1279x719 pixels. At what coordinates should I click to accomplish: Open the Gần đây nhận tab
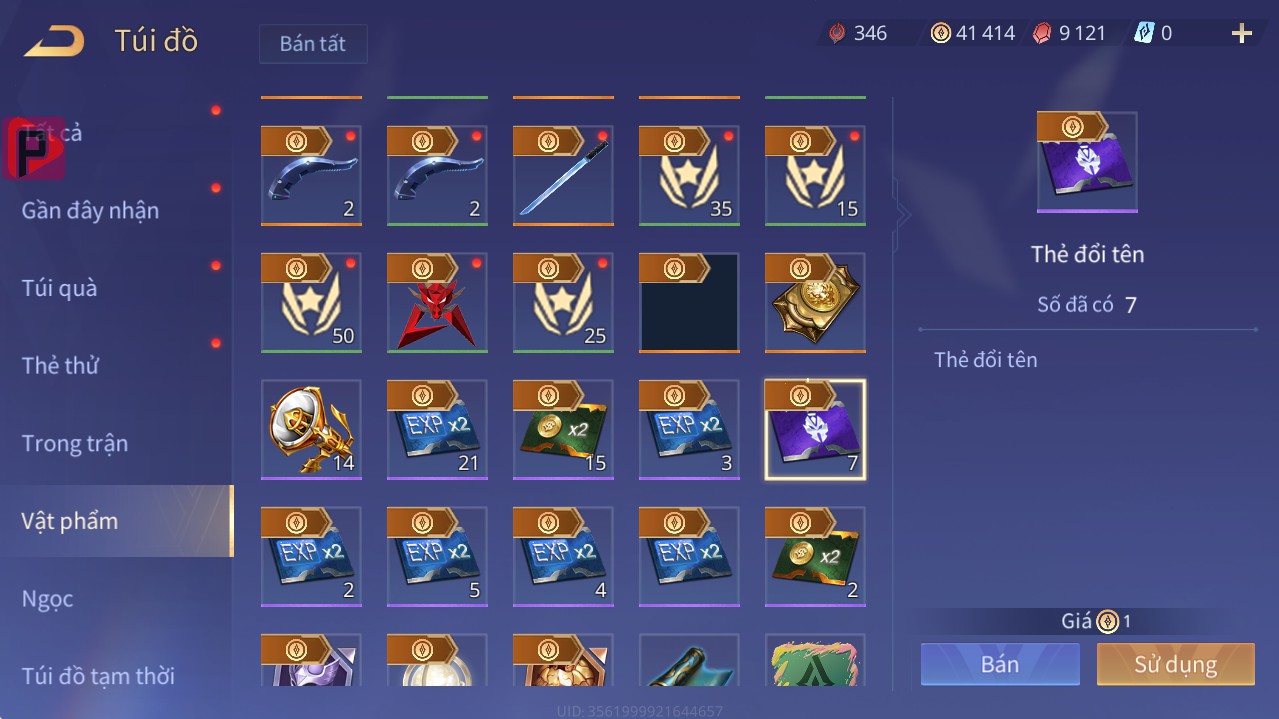click(90, 211)
